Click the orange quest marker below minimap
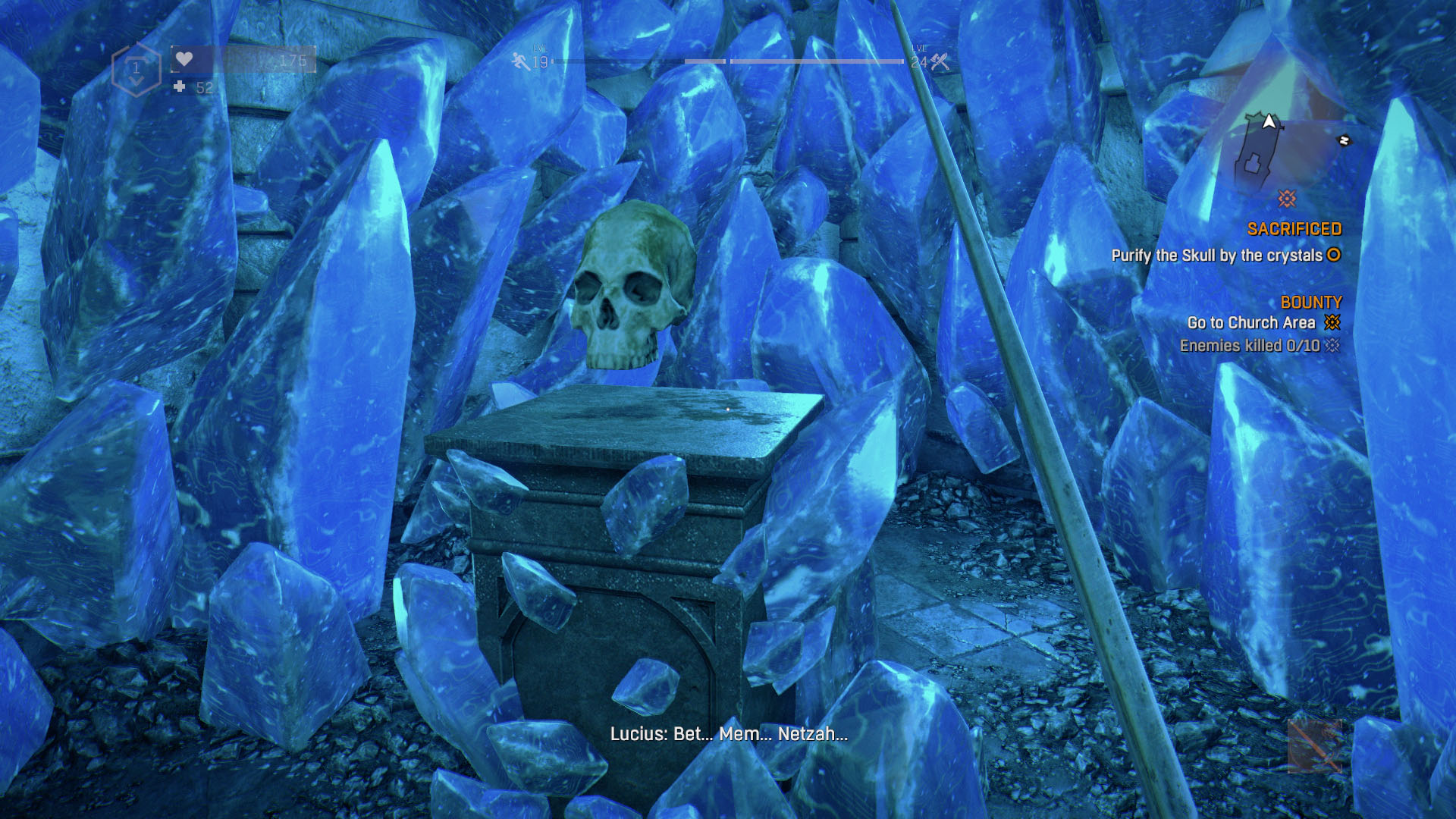The height and width of the screenshot is (819, 1456). pyautogui.click(x=1287, y=199)
